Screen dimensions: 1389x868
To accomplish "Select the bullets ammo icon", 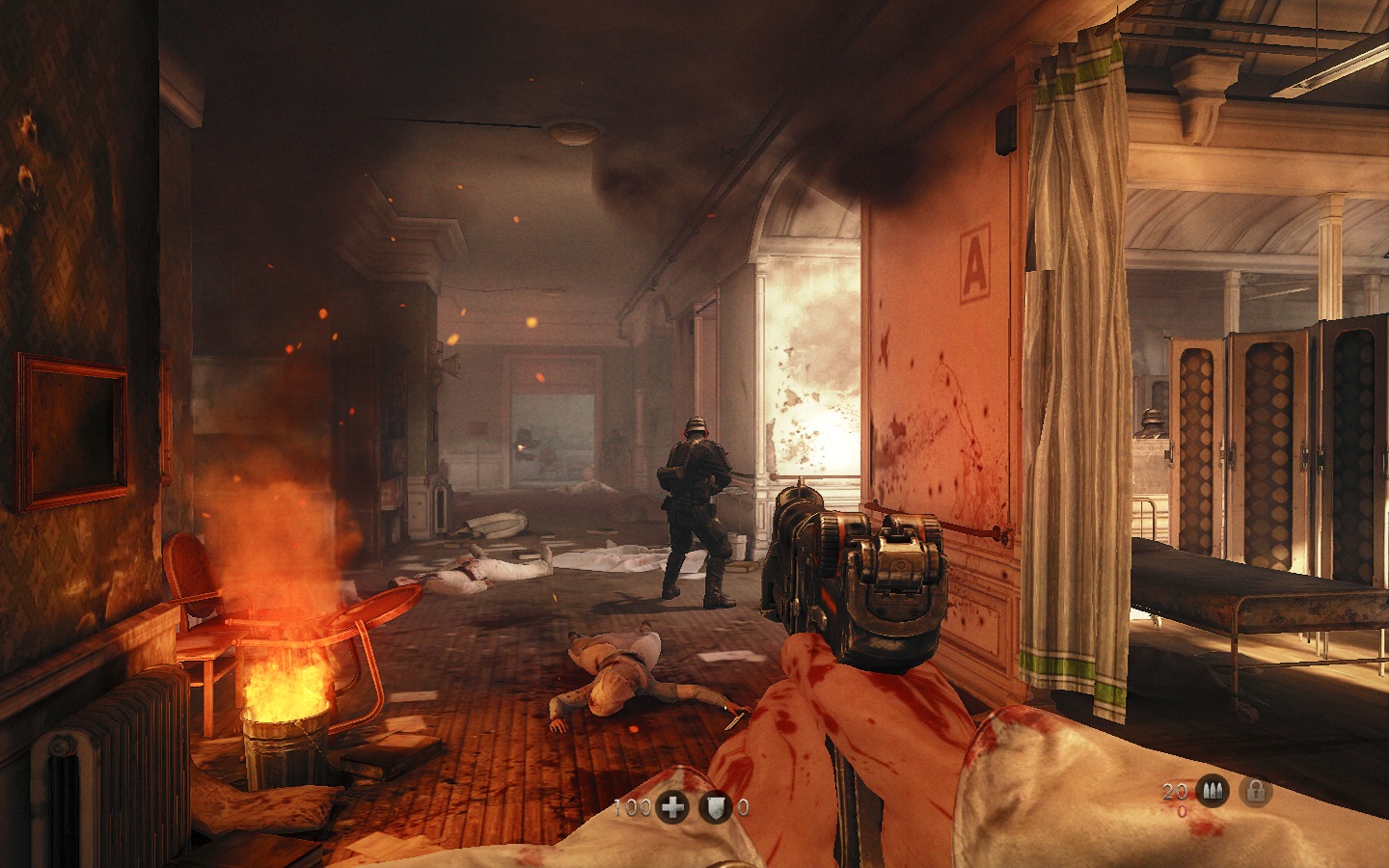I will 1211,793.
